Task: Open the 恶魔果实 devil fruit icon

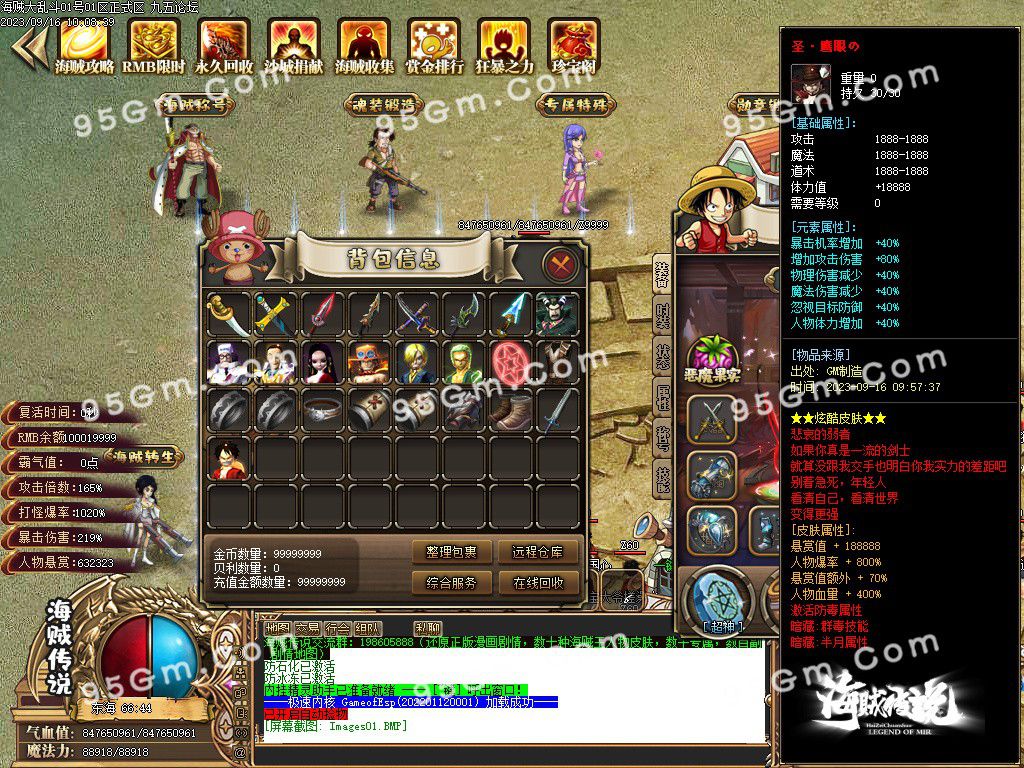Action: (710, 360)
